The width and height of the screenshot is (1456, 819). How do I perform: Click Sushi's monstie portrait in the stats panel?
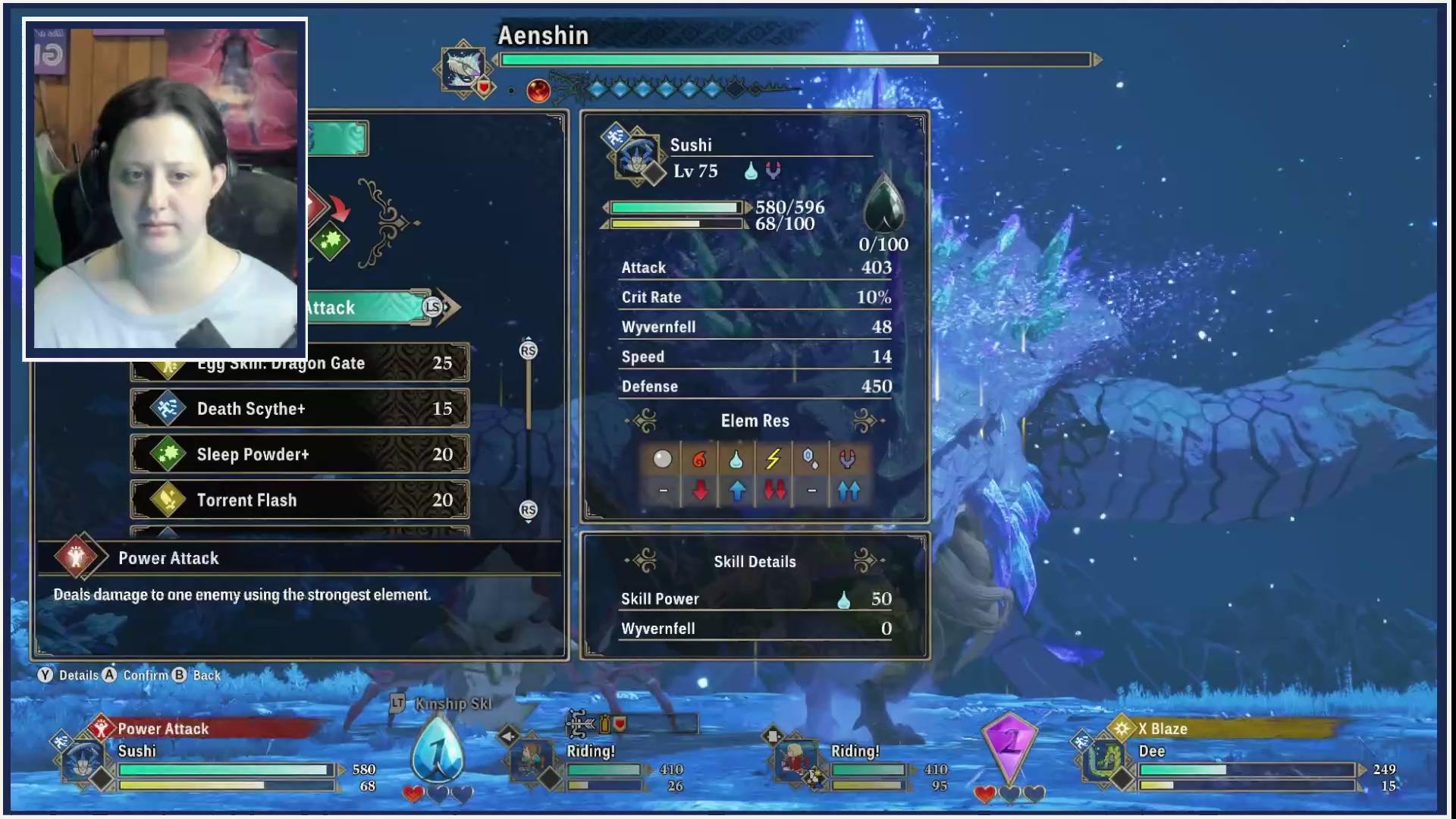[x=634, y=155]
